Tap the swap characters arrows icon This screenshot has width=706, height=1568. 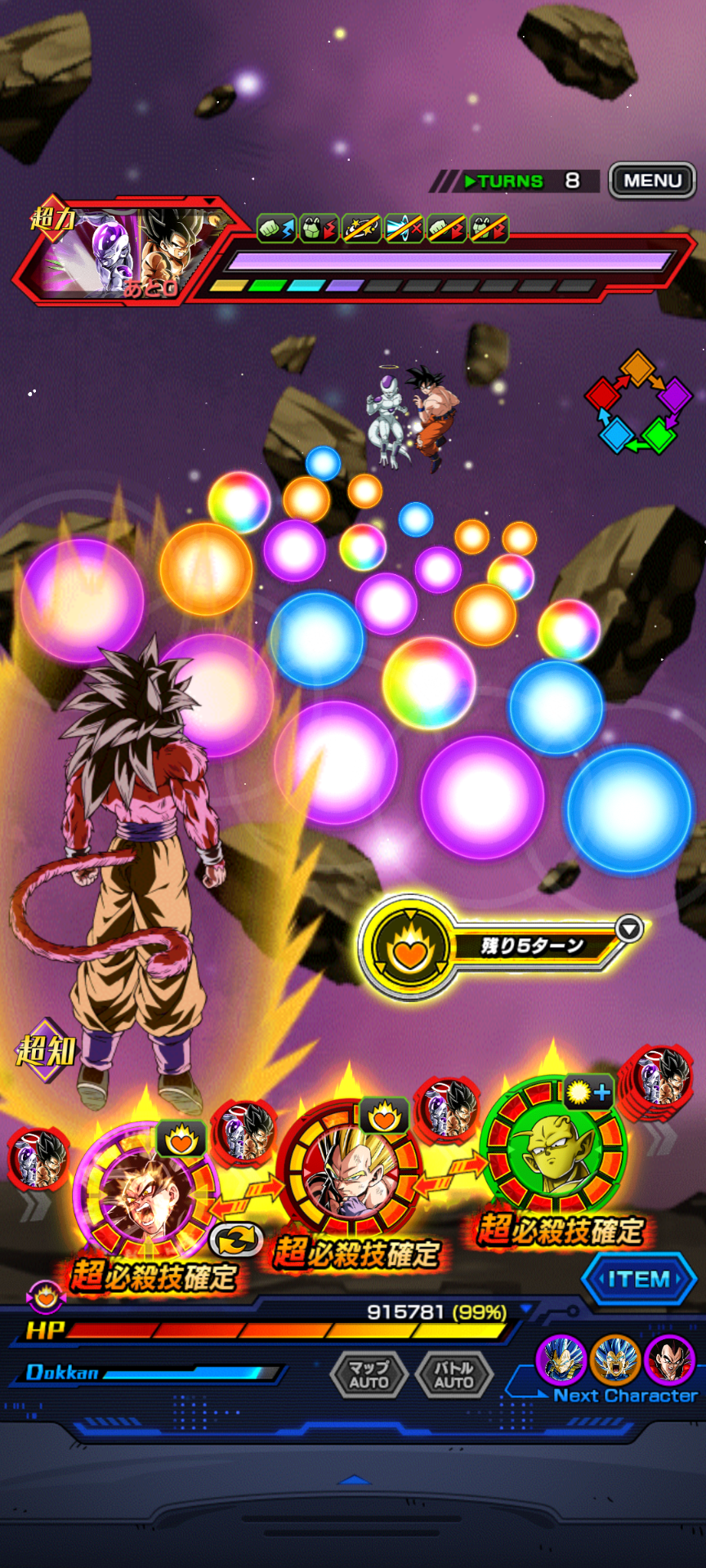[x=236, y=1241]
